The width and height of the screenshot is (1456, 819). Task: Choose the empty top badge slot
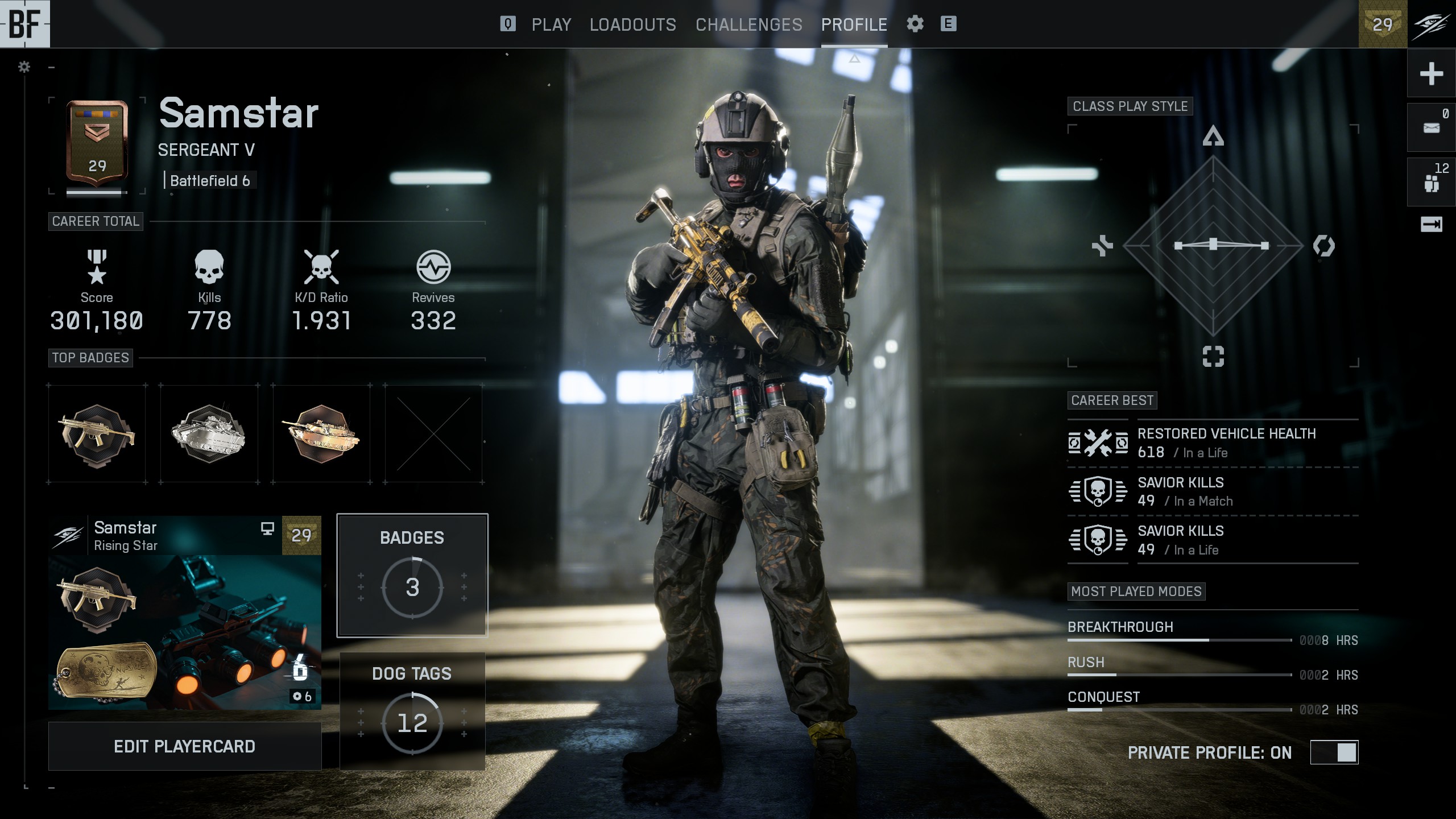[433, 434]
